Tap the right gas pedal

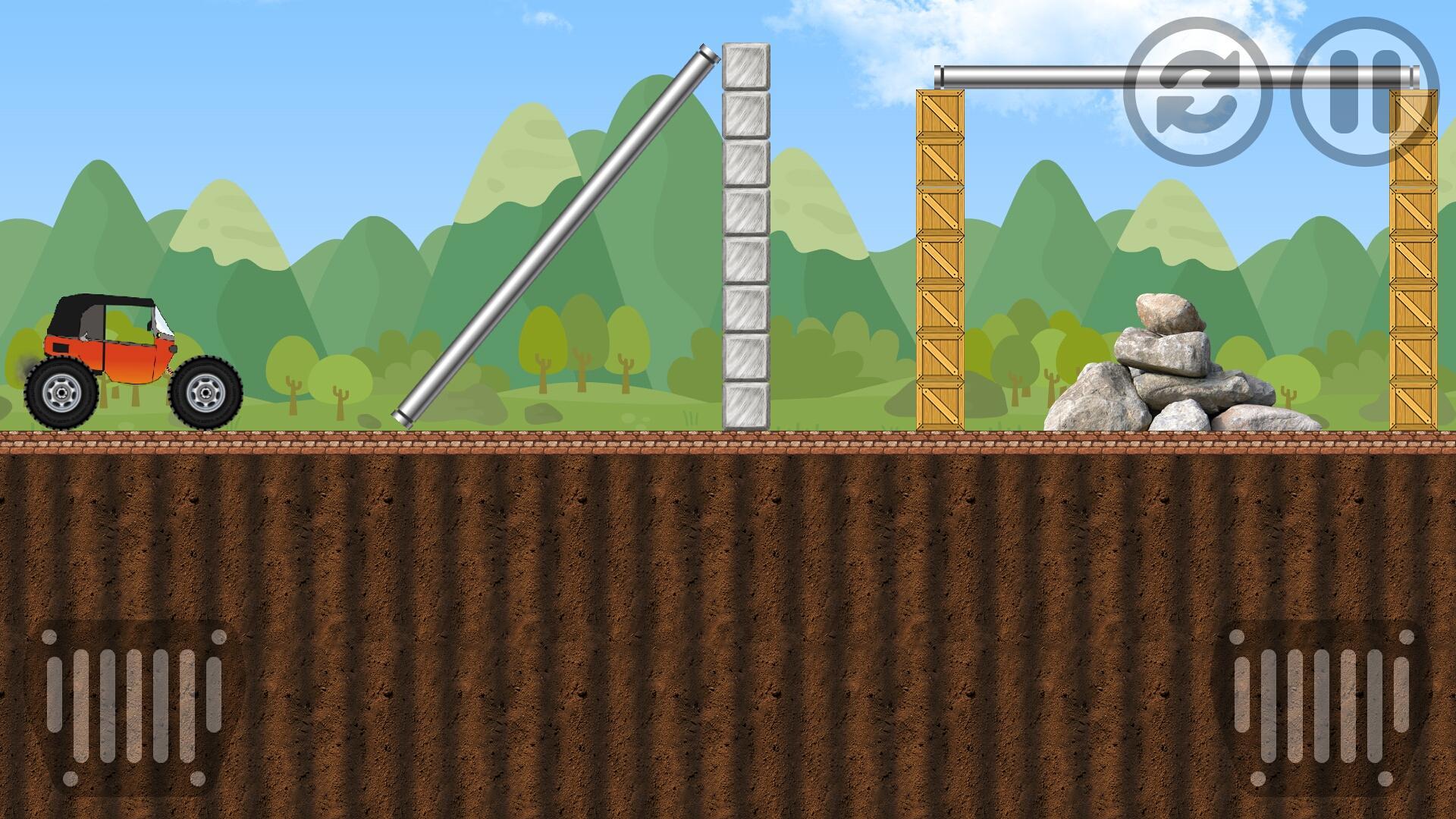[x=1321, y=707]
